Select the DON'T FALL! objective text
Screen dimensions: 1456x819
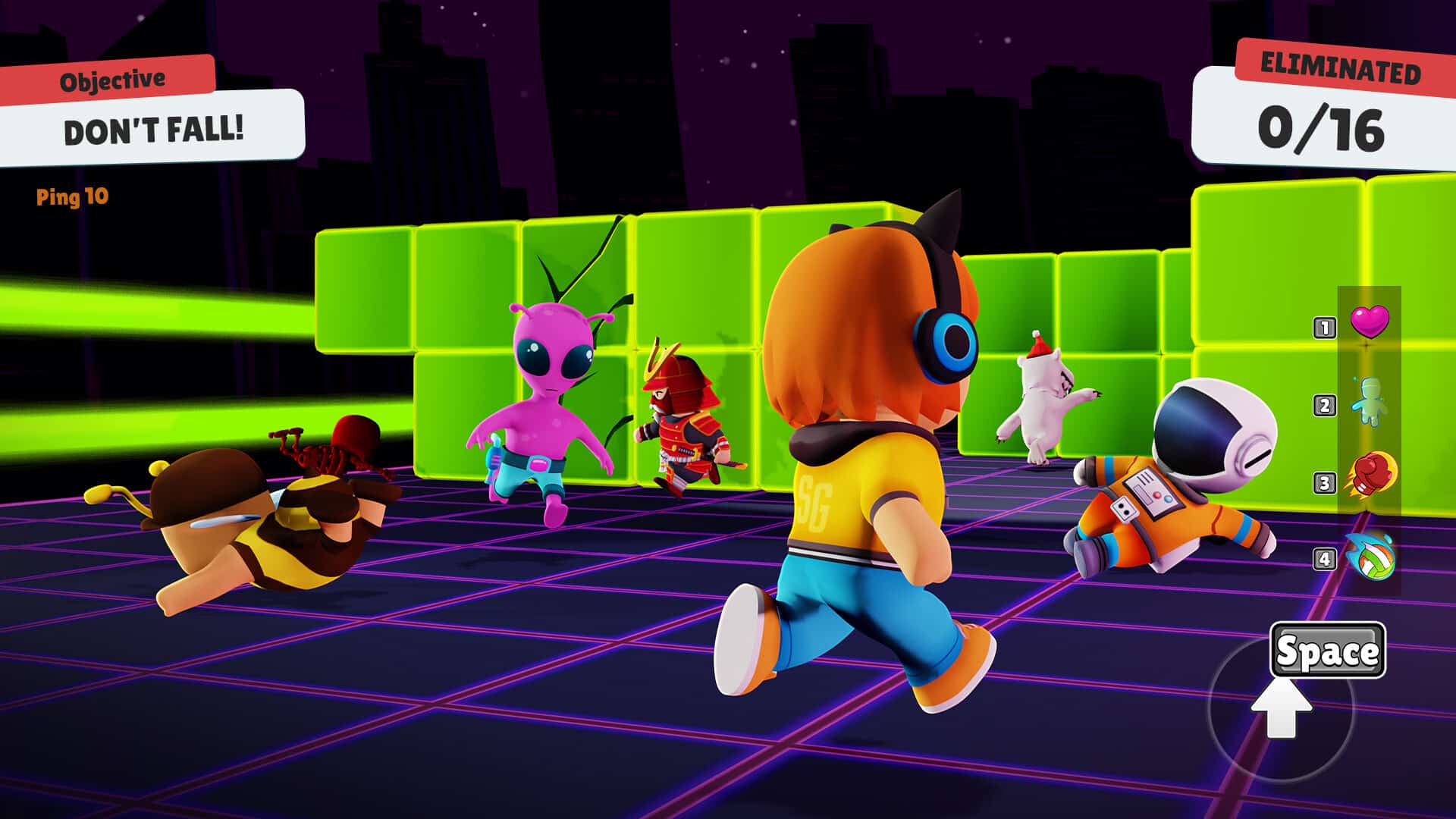pyautogui.click(x=155, y=130)
